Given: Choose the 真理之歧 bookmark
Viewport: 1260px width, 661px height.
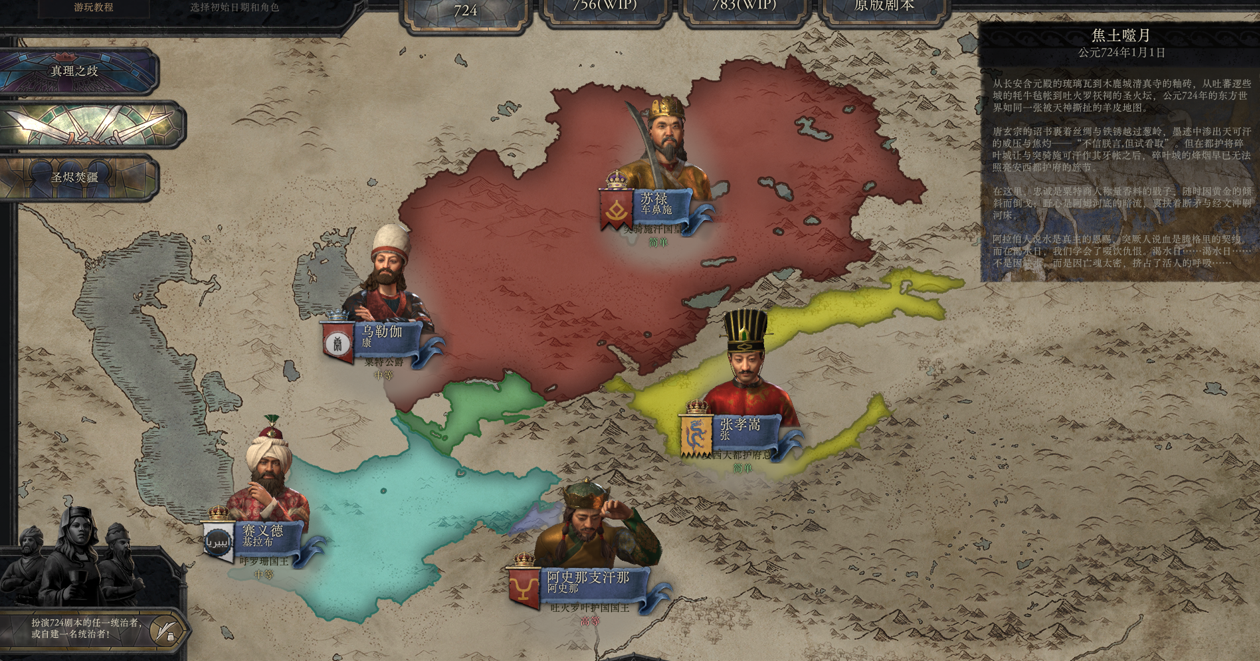Looking at the screenshot, I should (x=78, y=71).
